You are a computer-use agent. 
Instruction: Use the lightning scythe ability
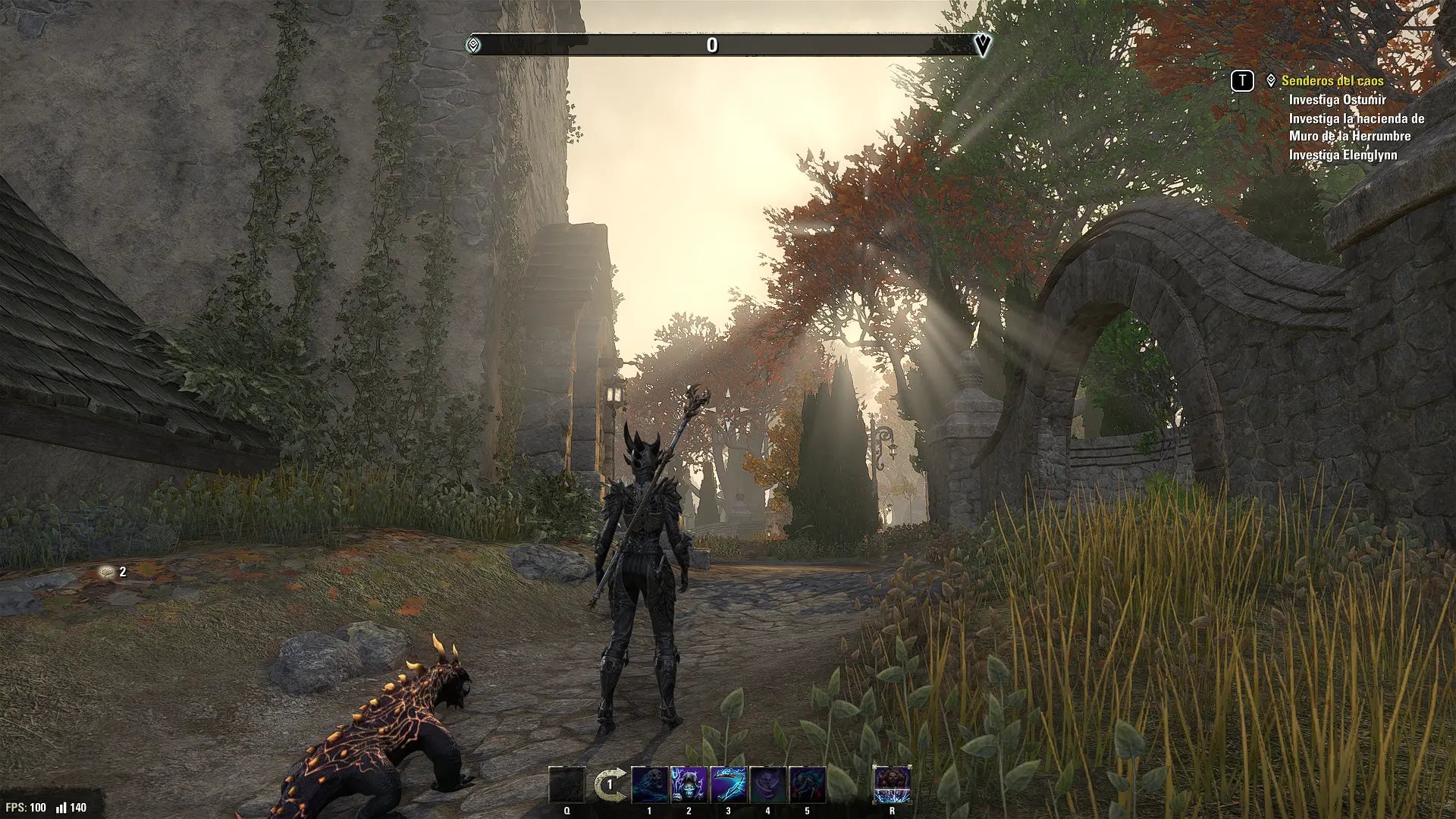pos(729,785)
